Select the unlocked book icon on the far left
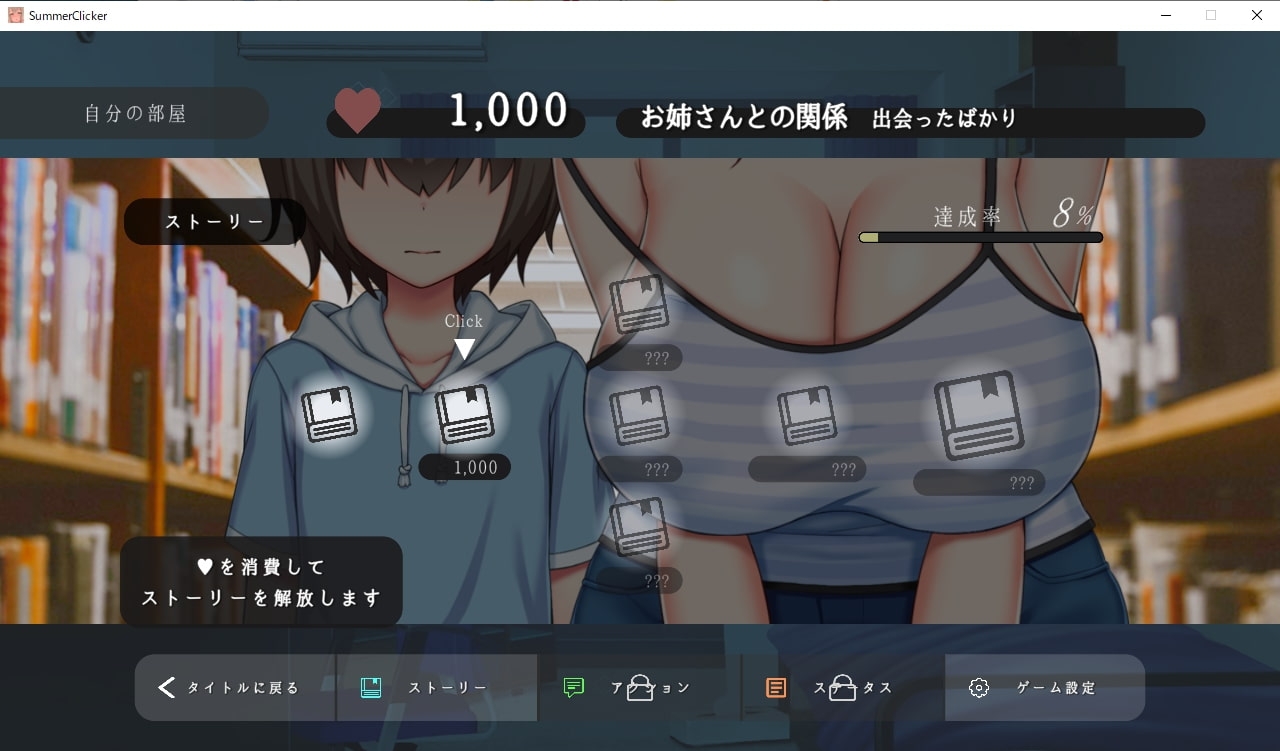1280x751 pixels. pyautogui.click(x=330, y=413)
